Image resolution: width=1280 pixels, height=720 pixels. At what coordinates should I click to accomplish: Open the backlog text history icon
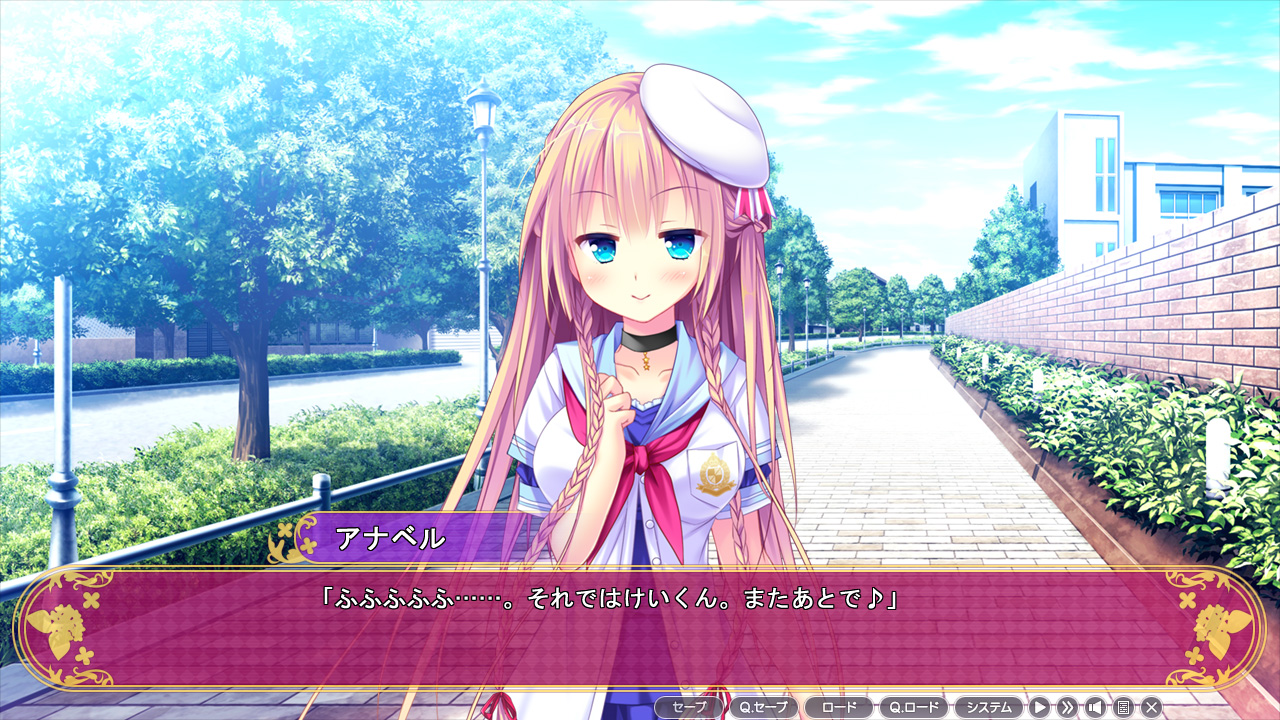(1122, 707)
